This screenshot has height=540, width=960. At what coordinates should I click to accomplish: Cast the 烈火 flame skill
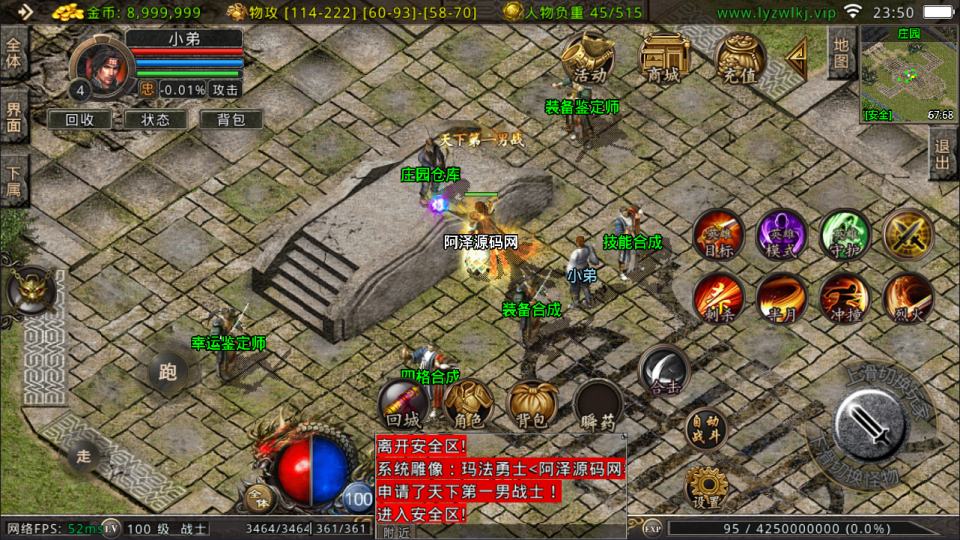907,297
